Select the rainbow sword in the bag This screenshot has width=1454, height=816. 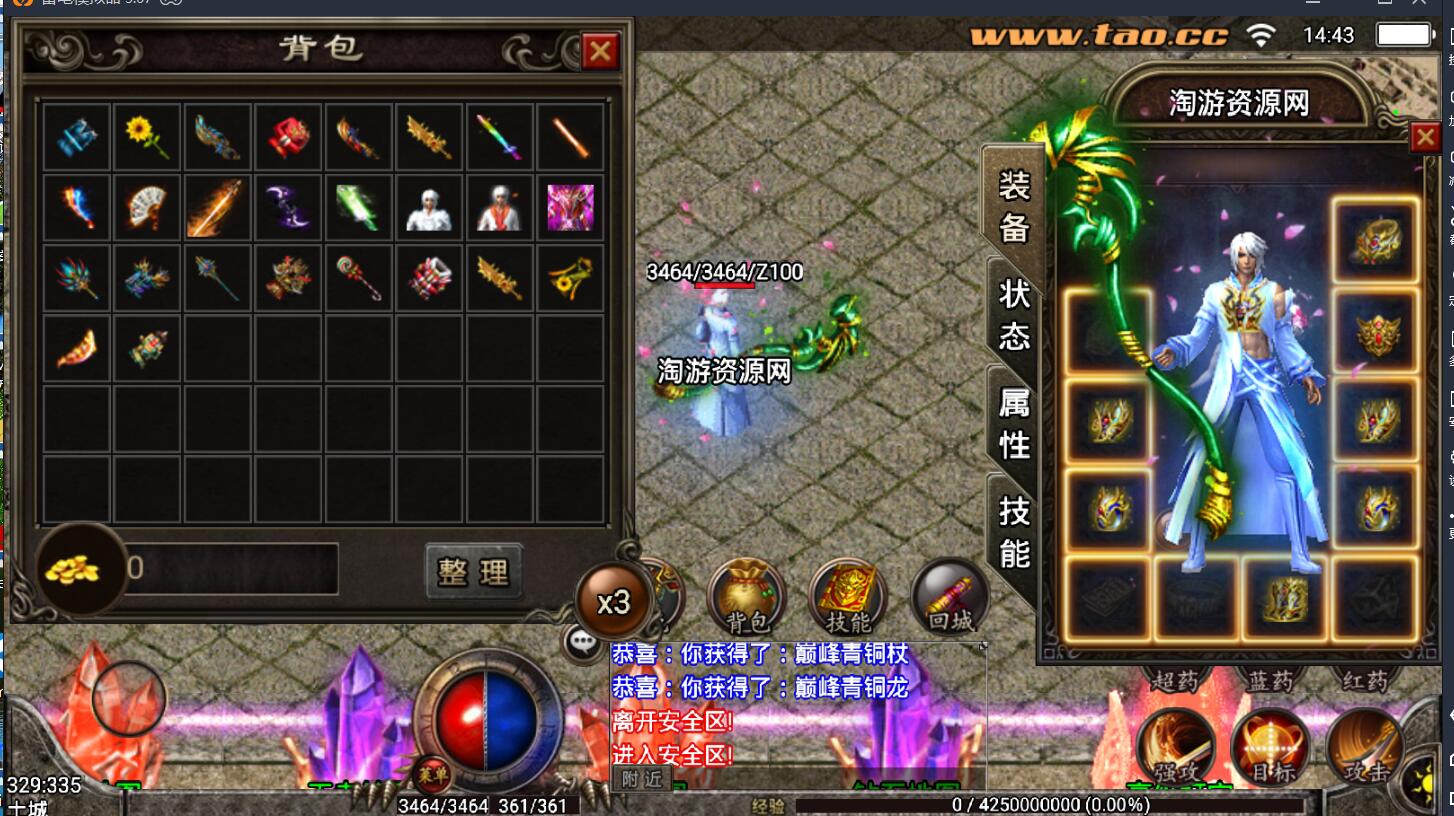pos(498,137)
